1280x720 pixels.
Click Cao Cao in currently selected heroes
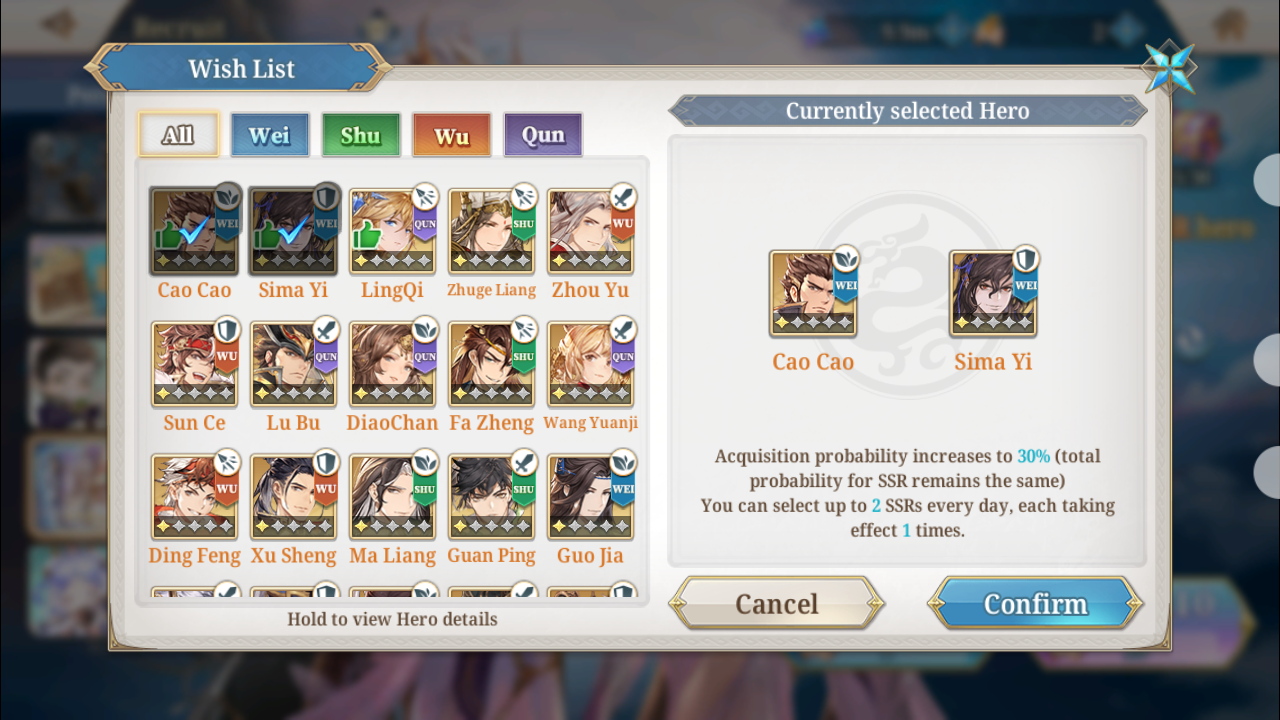813,293
